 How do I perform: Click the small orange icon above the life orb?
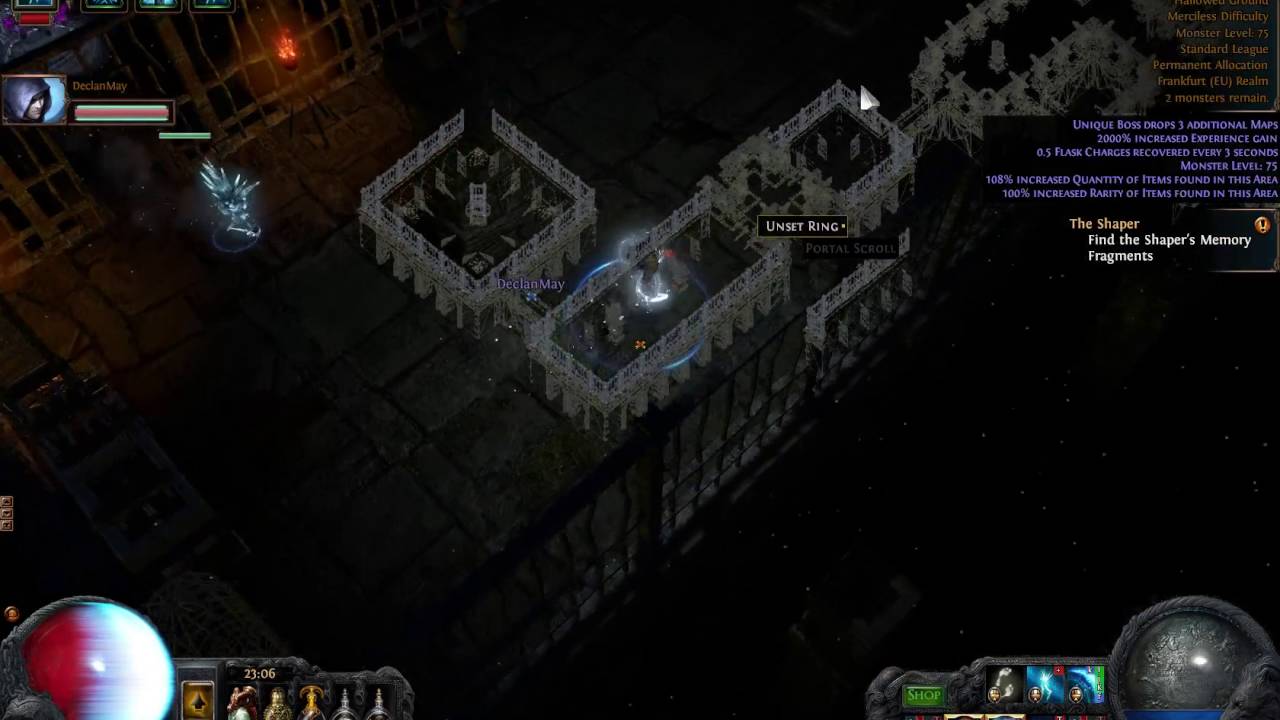(11, 614)
